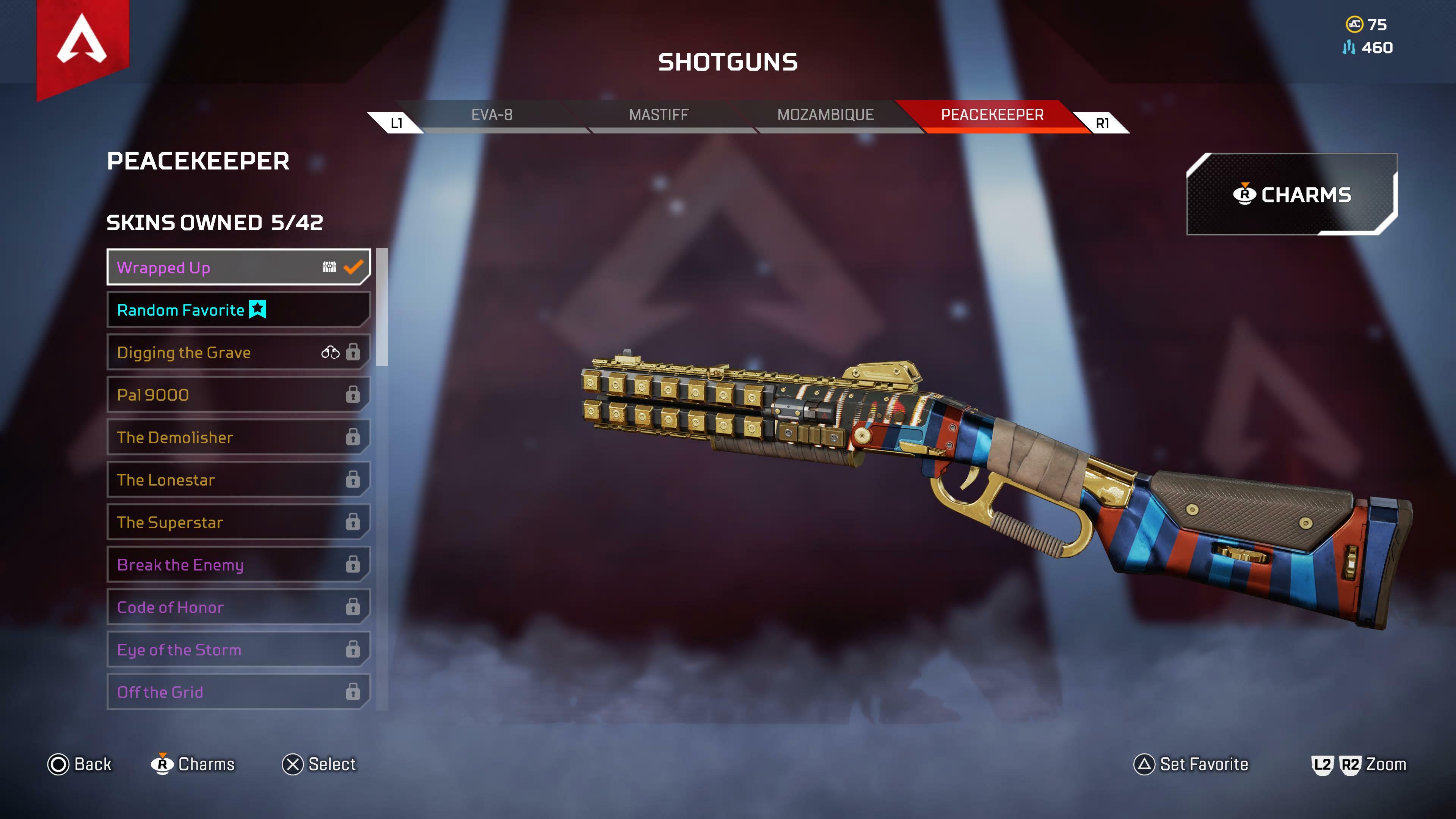
Task: Pick The Superstar skin
Action: tap(238, 522)
